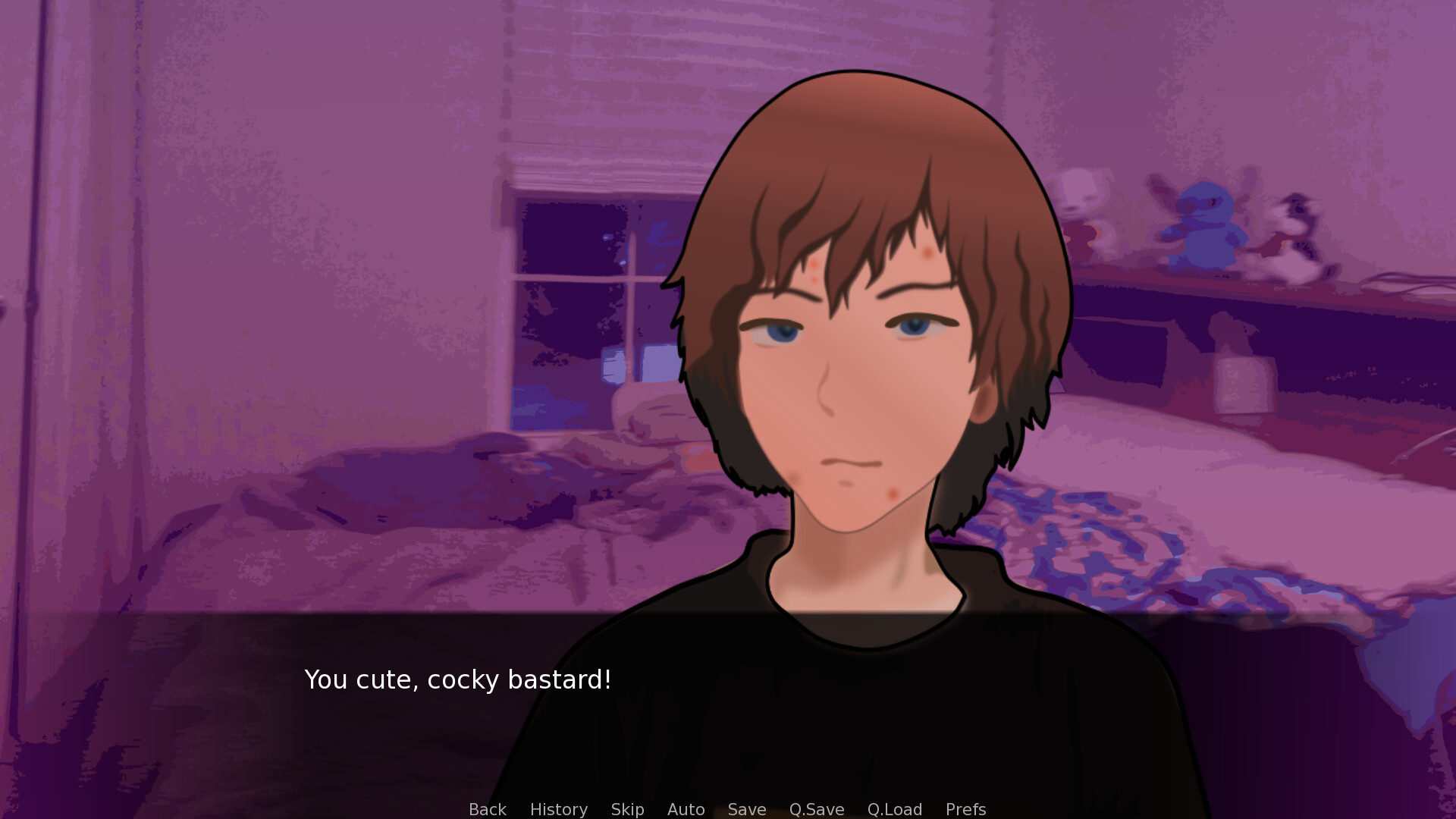The height and width of the screenshot is (819, 1456).
Task: Load the quick save via Q.Load
Action: tap(894, 809)
